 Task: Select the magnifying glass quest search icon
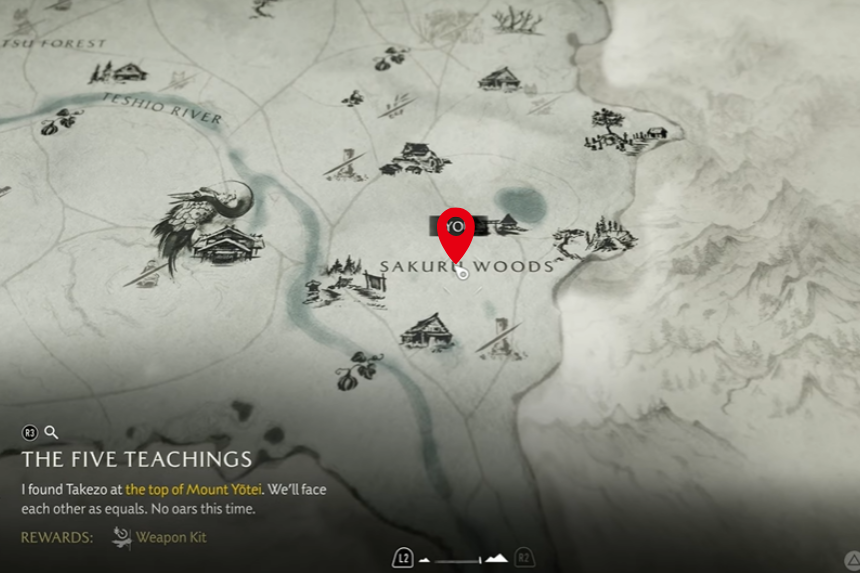click(x=51, y=433)
